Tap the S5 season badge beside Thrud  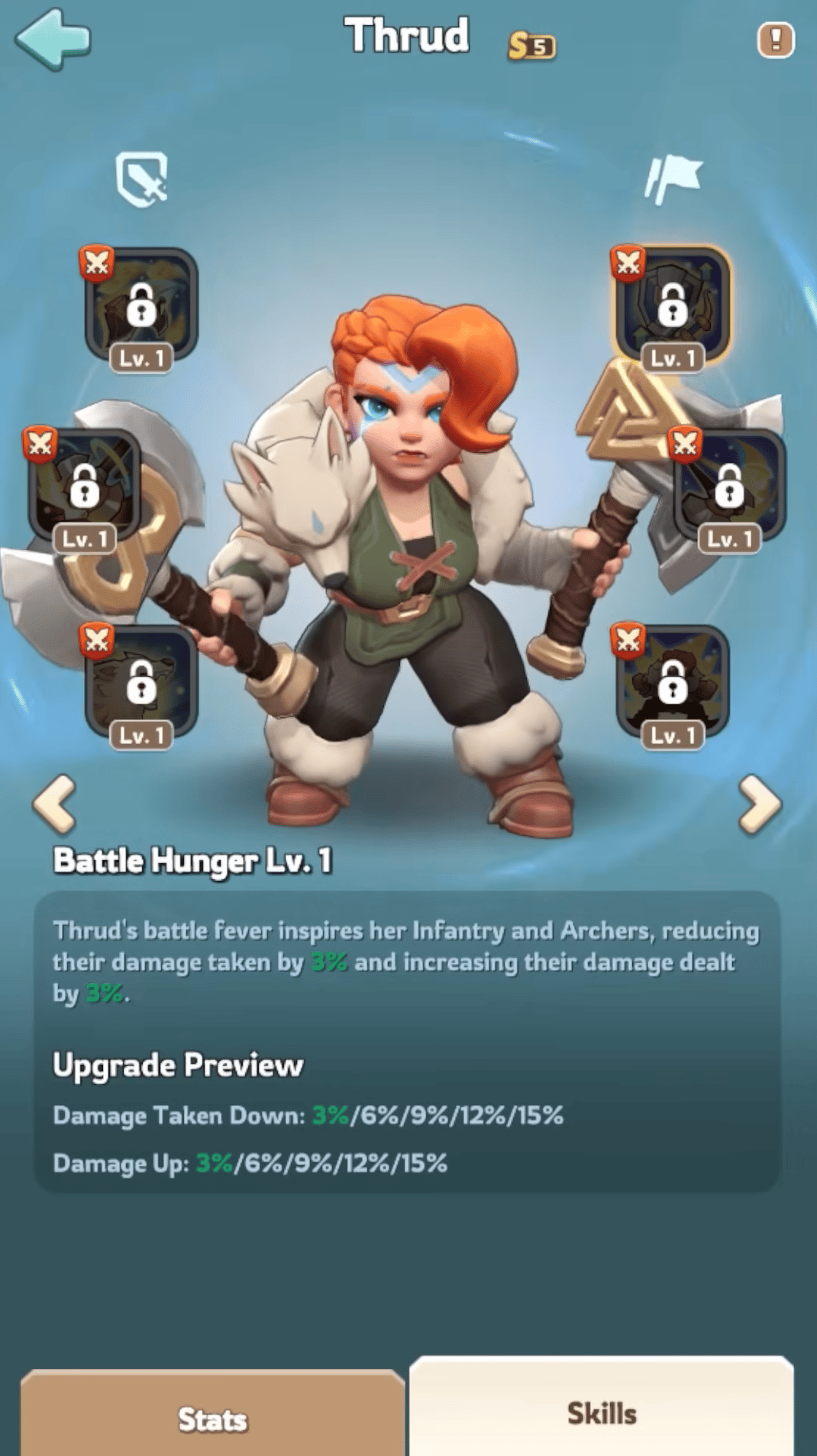[x=532, y=46]
